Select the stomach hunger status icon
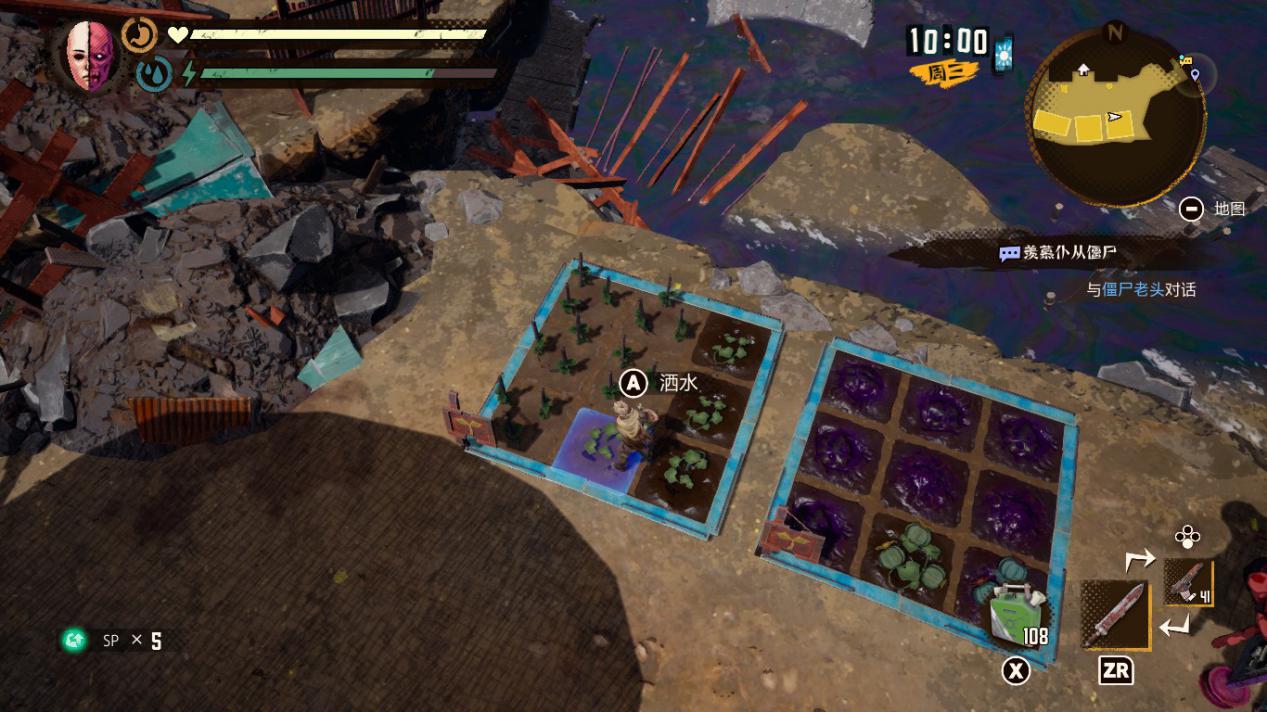 [x=140, y=36]
